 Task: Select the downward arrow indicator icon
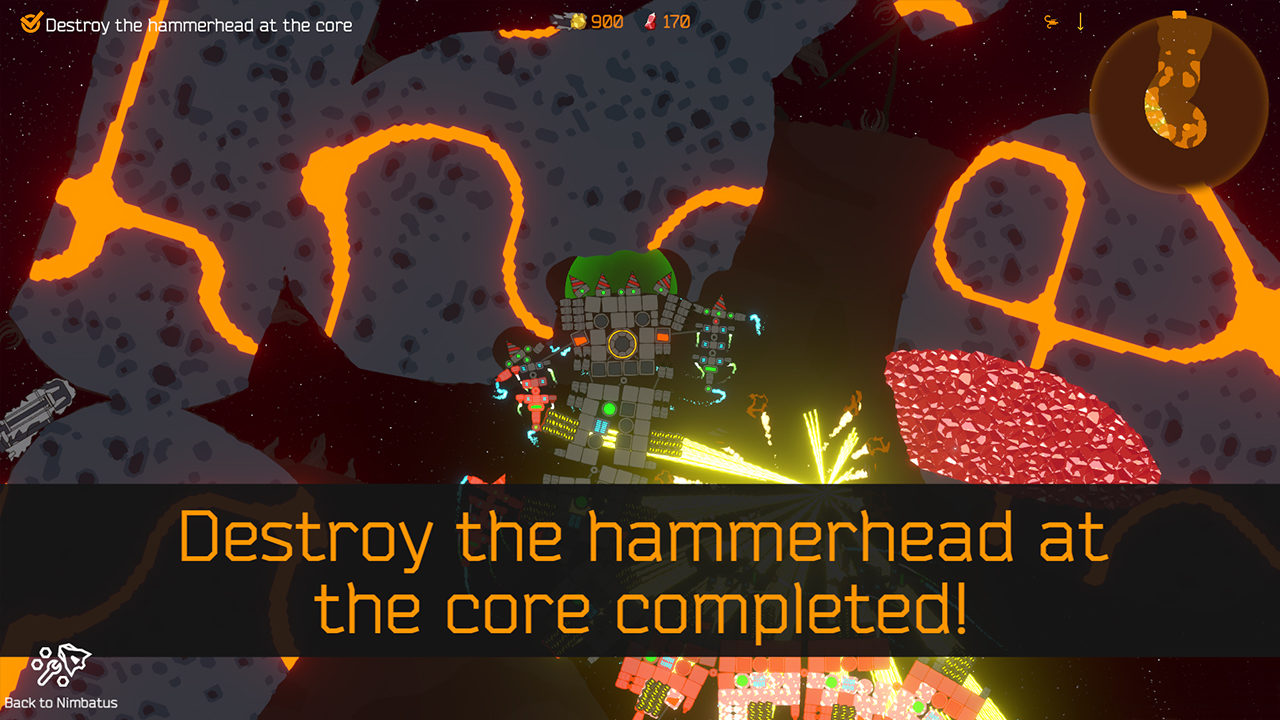tap(1080, 21)
